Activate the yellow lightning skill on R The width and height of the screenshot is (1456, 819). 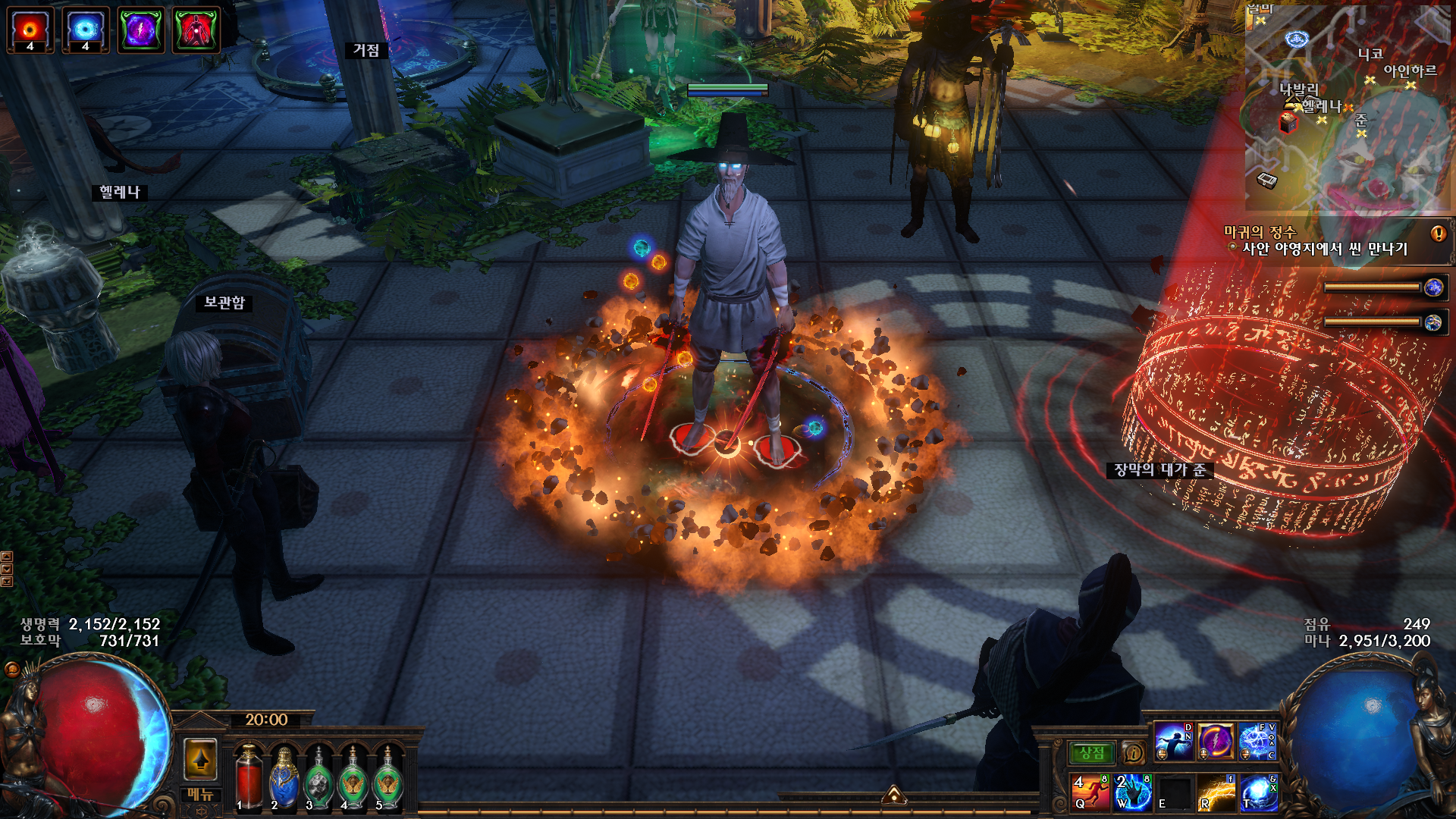point(1216,791)
